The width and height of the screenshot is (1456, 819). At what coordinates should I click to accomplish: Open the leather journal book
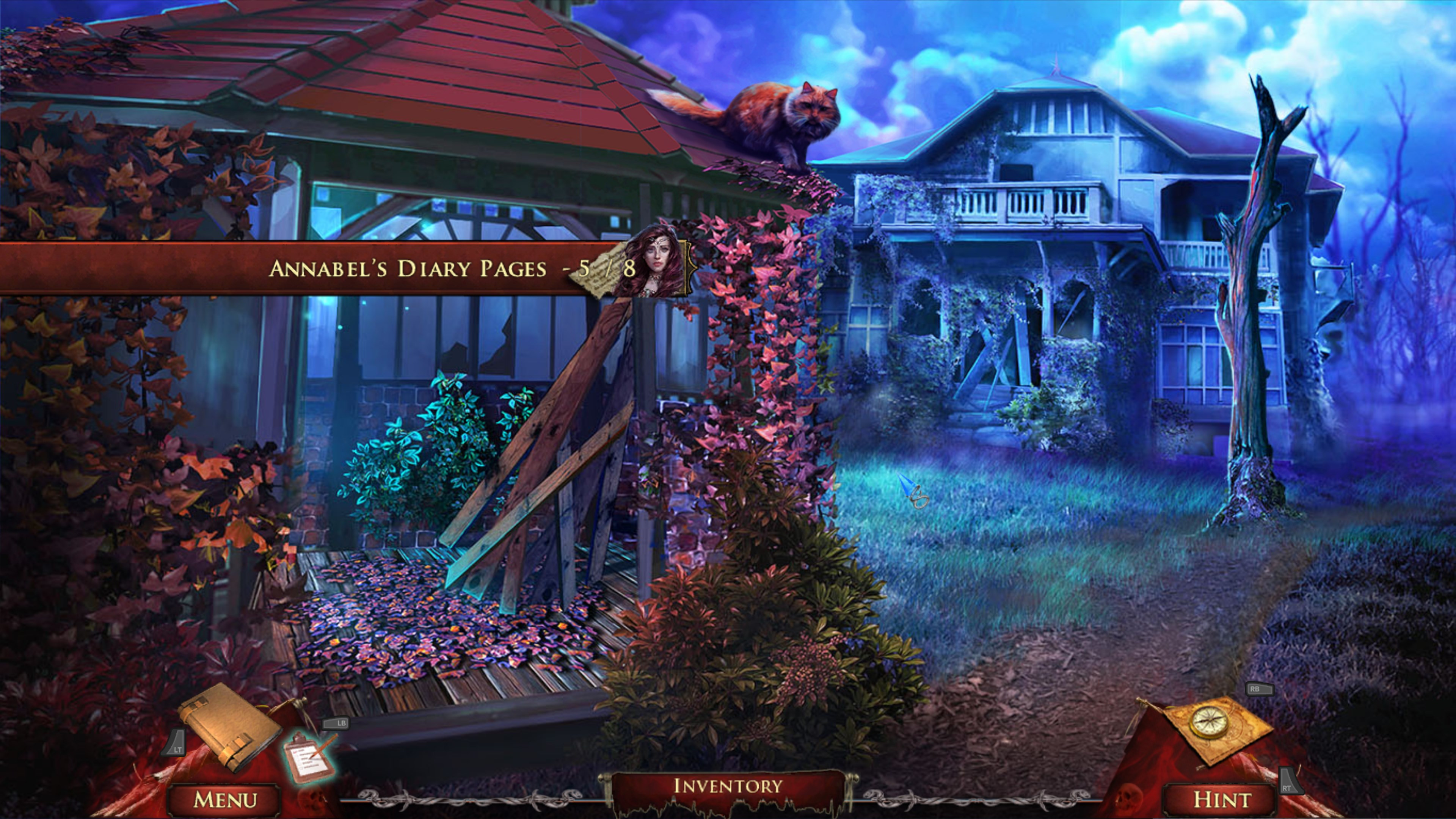pos(229,727)
